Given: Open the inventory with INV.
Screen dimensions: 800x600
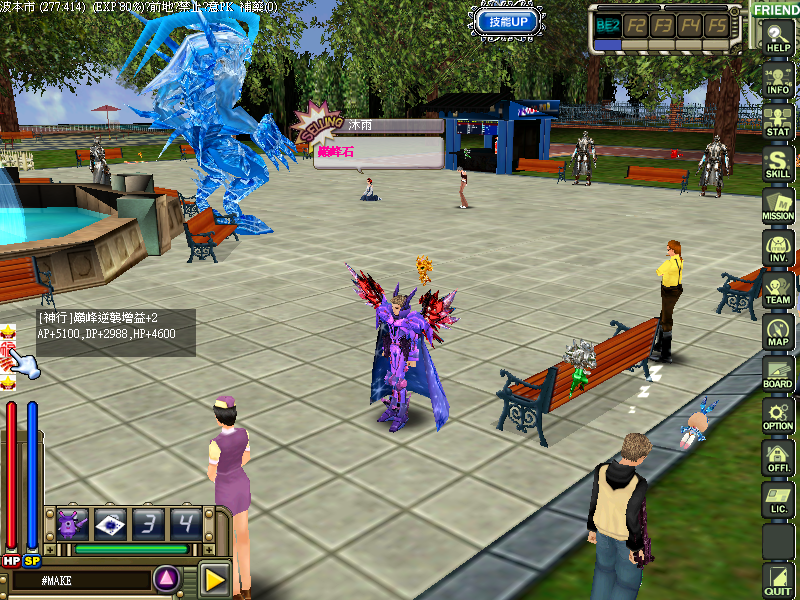Looking at the screenshot, I should pyautogui.click(x=778, y=247).
